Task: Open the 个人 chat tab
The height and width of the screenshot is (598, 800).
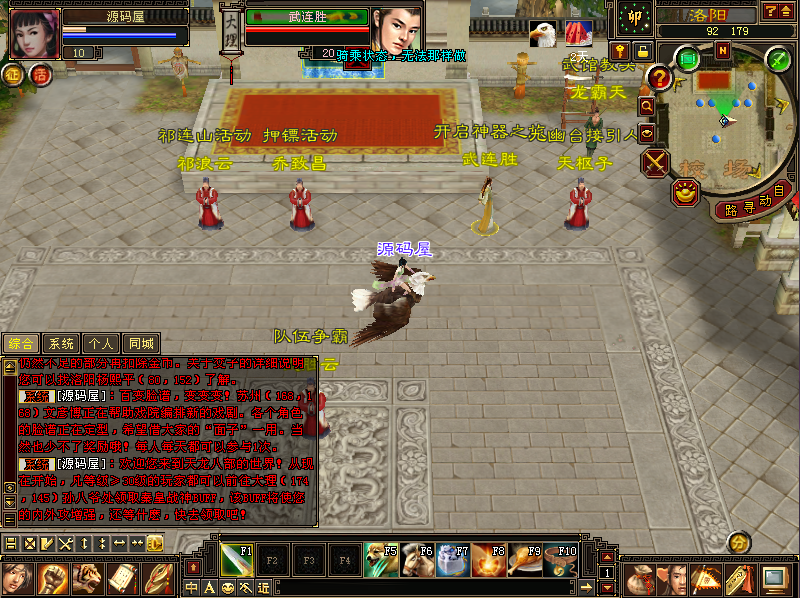Action: (x=100, y=343)
